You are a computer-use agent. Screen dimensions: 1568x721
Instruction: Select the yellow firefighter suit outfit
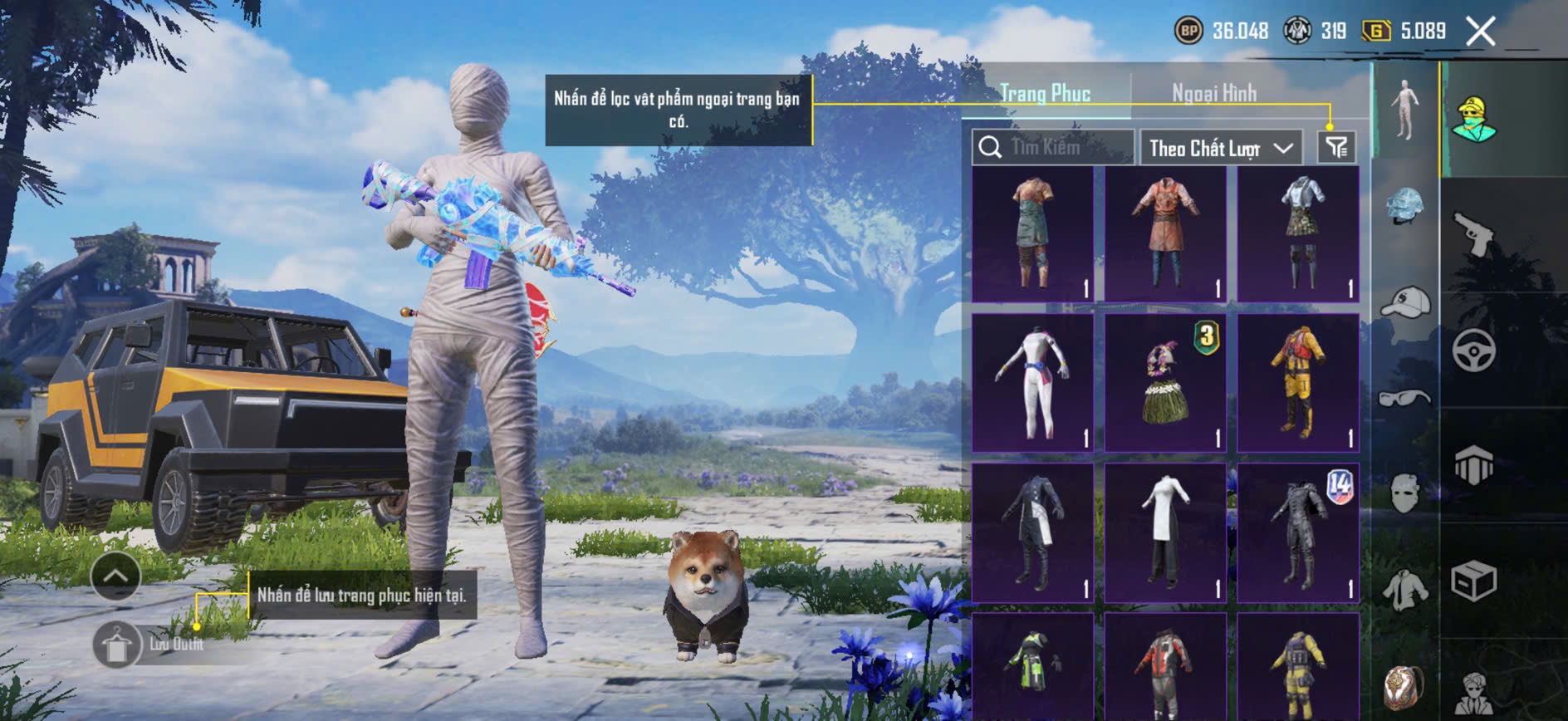1298,383
